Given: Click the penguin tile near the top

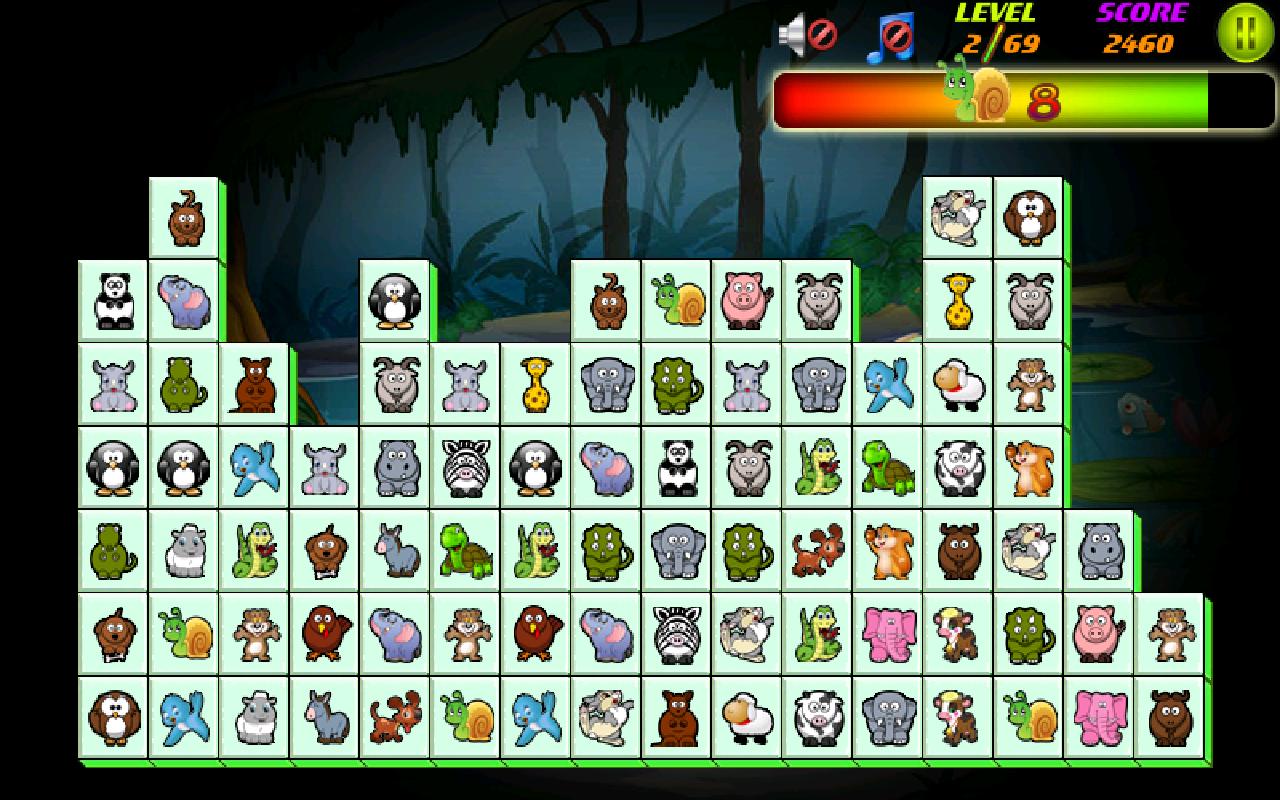Looking at the screenshot, I should pyautogui.click(x=394, y=300).
